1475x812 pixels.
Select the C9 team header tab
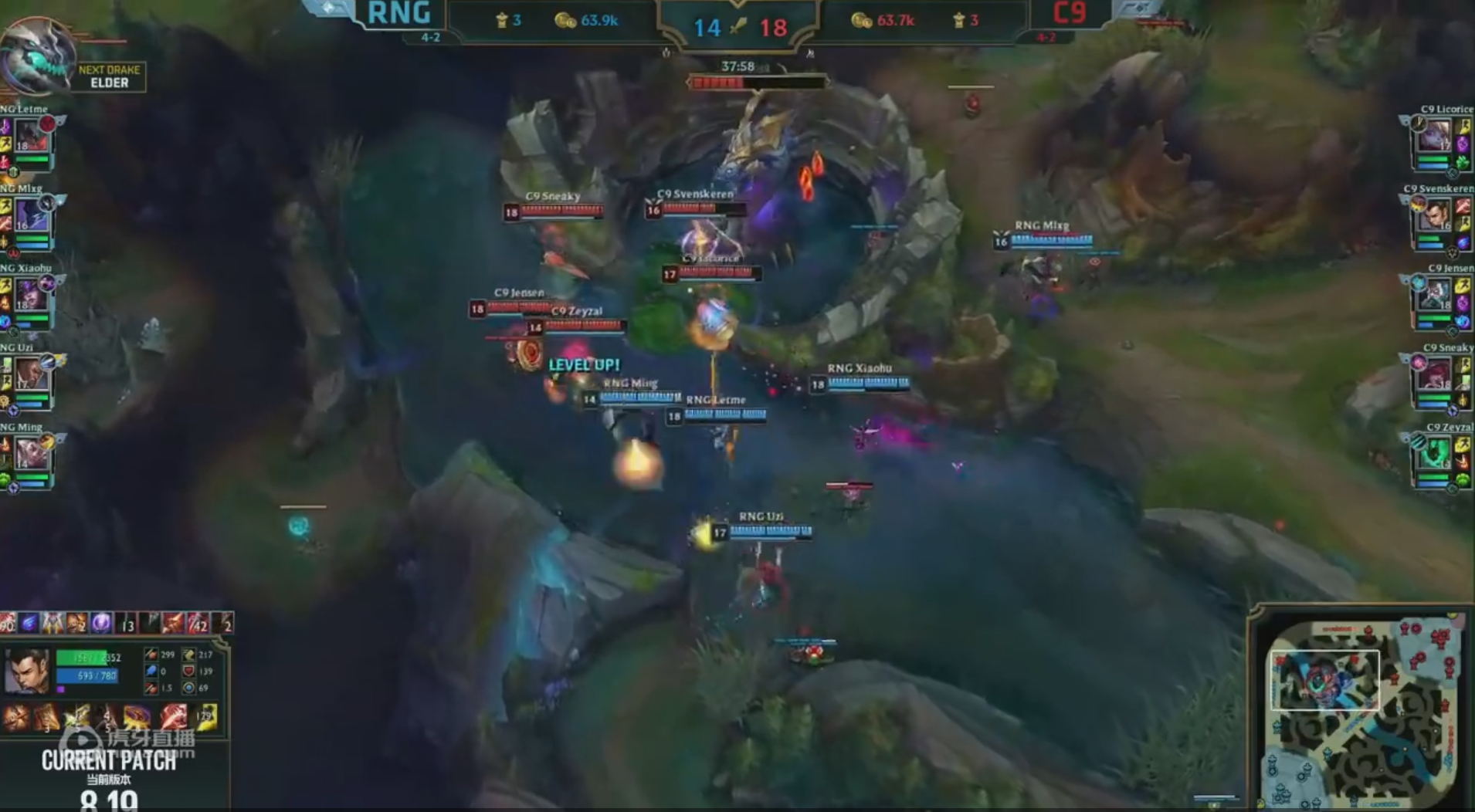1070,14
